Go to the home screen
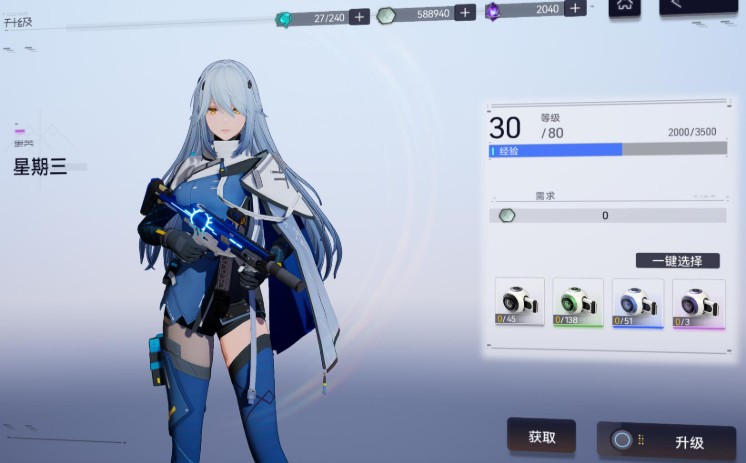 (625, 6)
